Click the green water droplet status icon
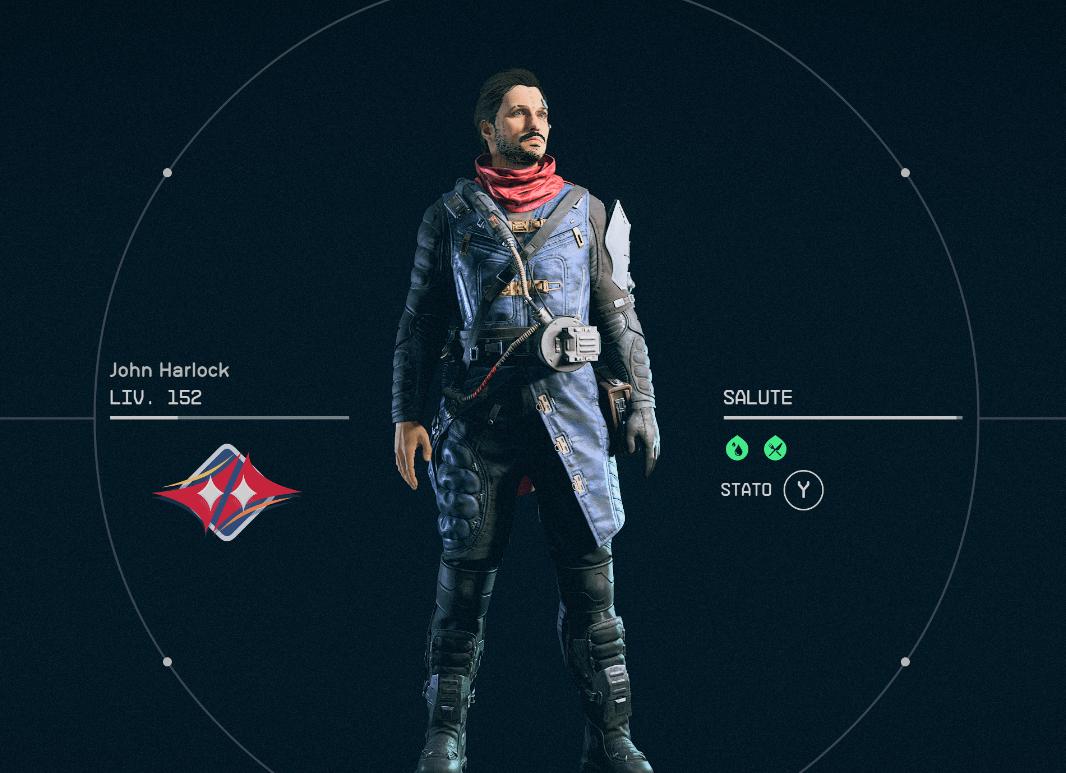The height and width of the screenshot is (773, 1066). point(737,449)
